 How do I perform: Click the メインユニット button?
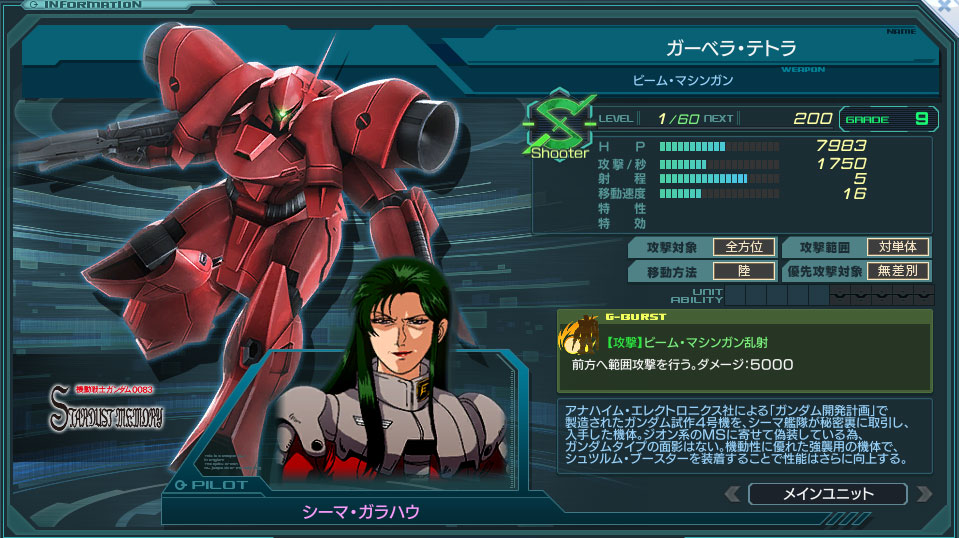827,494
